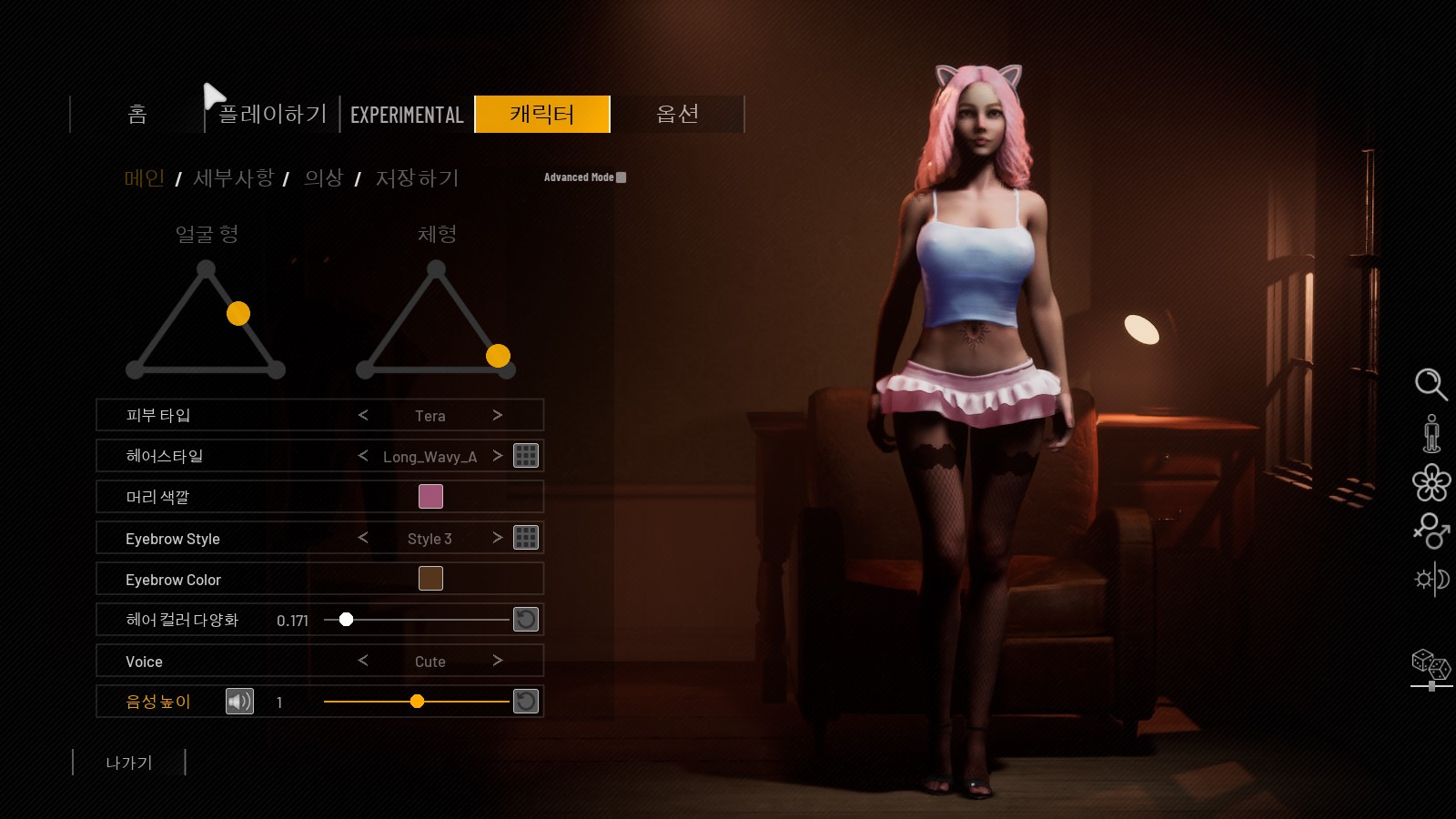
Task: Play the voice pitch speaker preview
Action: point(239,701)
